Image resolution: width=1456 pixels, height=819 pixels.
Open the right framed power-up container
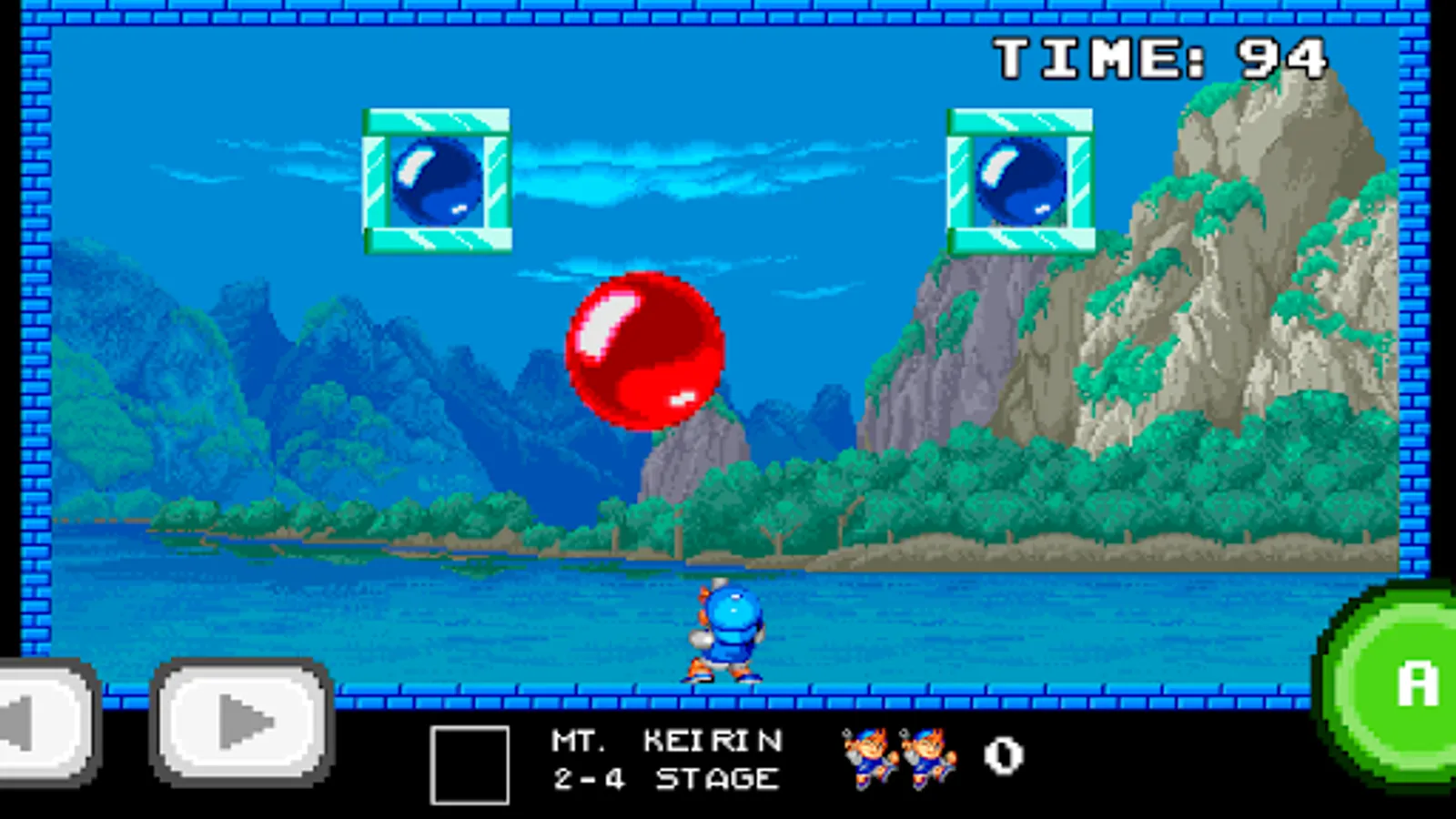pos(1019,182)
